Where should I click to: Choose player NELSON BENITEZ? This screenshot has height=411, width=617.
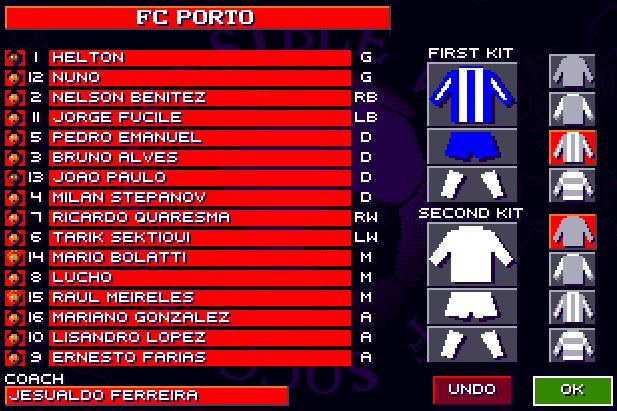coord(199,98)
